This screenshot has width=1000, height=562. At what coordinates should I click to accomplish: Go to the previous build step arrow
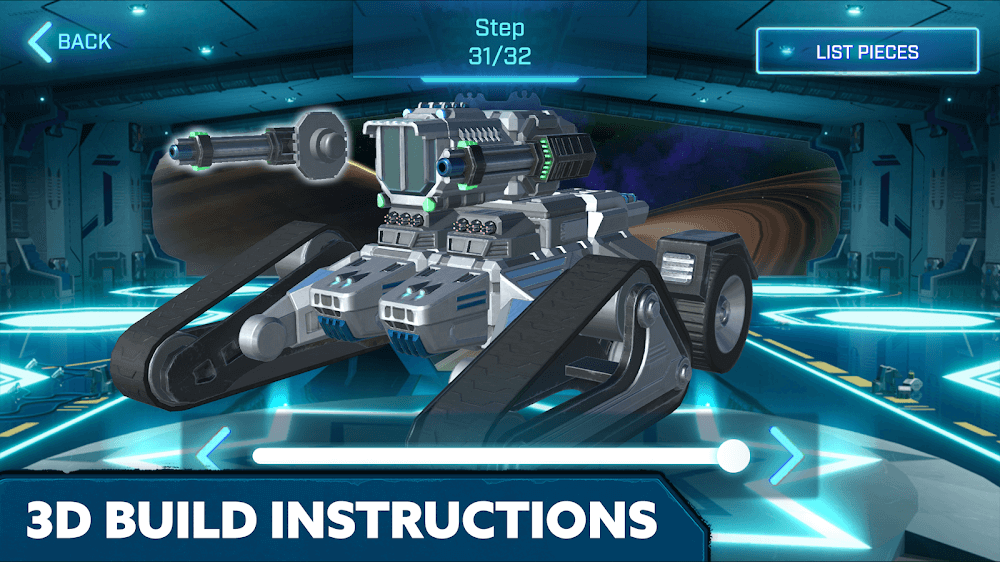[x=211, y=455]
